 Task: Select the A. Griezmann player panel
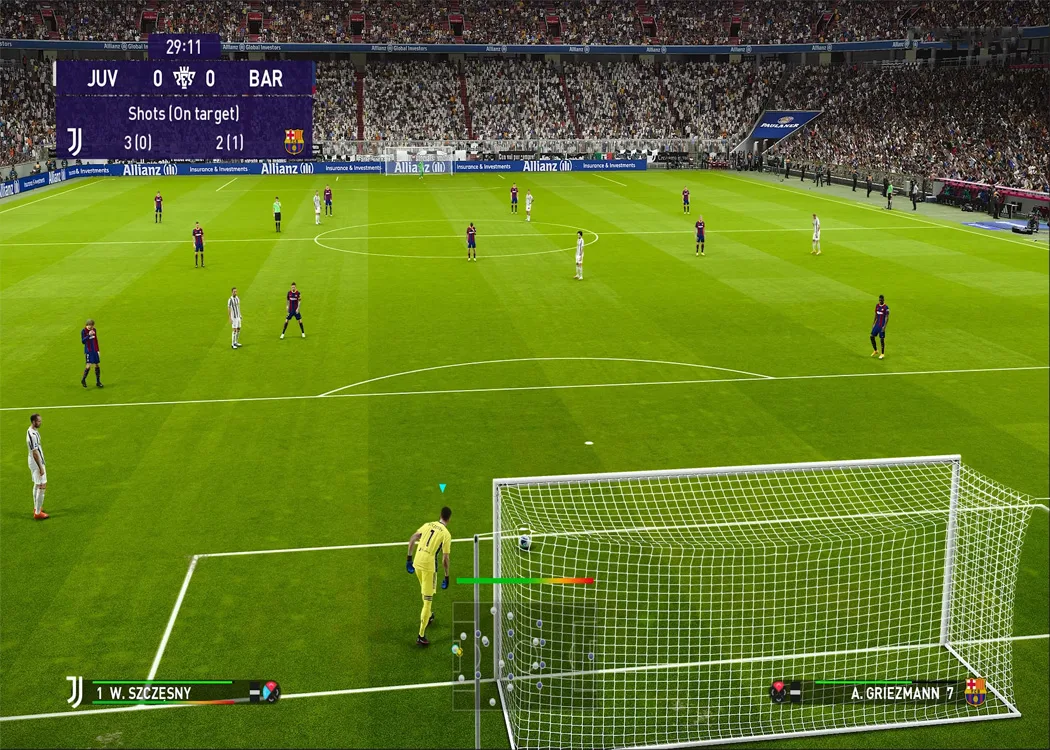(x=877, y=691)
